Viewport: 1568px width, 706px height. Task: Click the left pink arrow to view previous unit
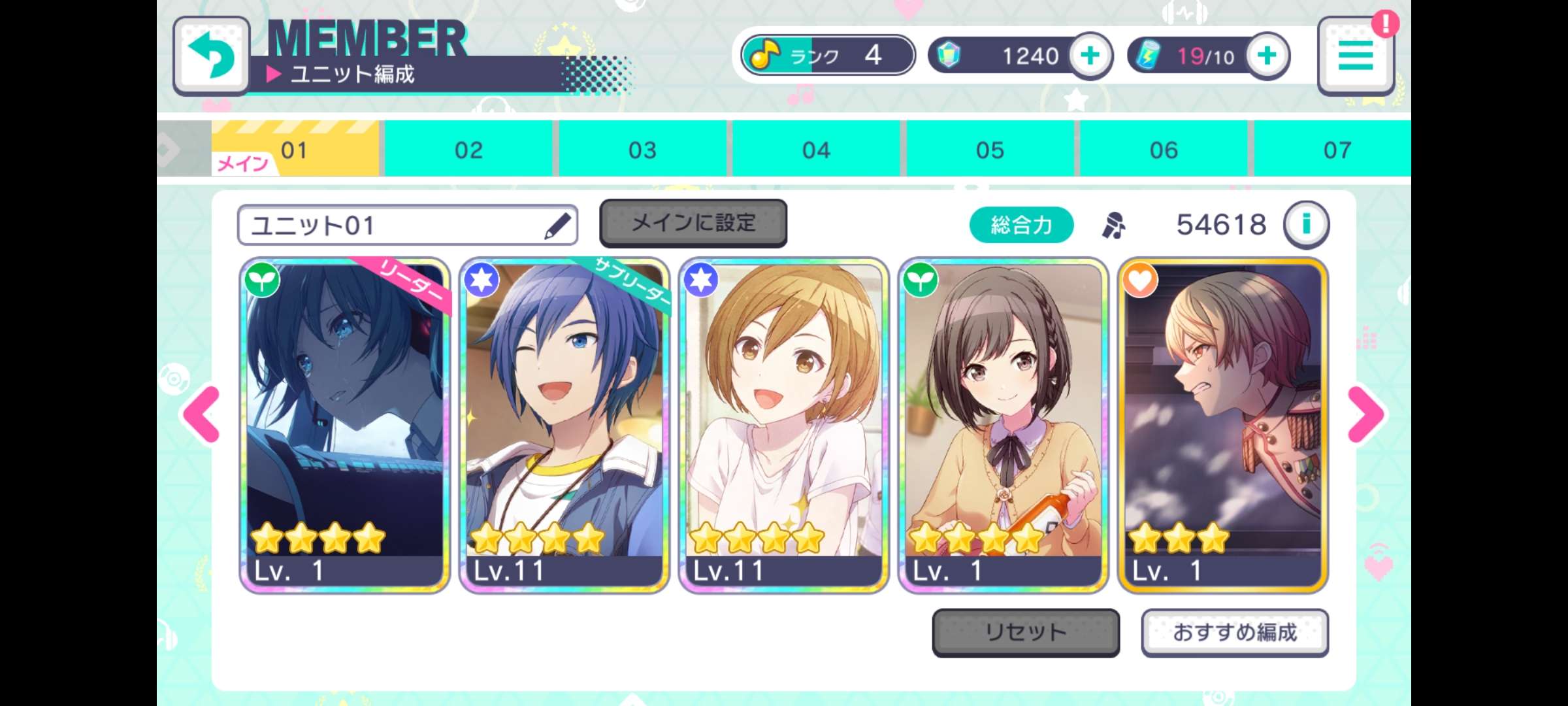(200, 412)
